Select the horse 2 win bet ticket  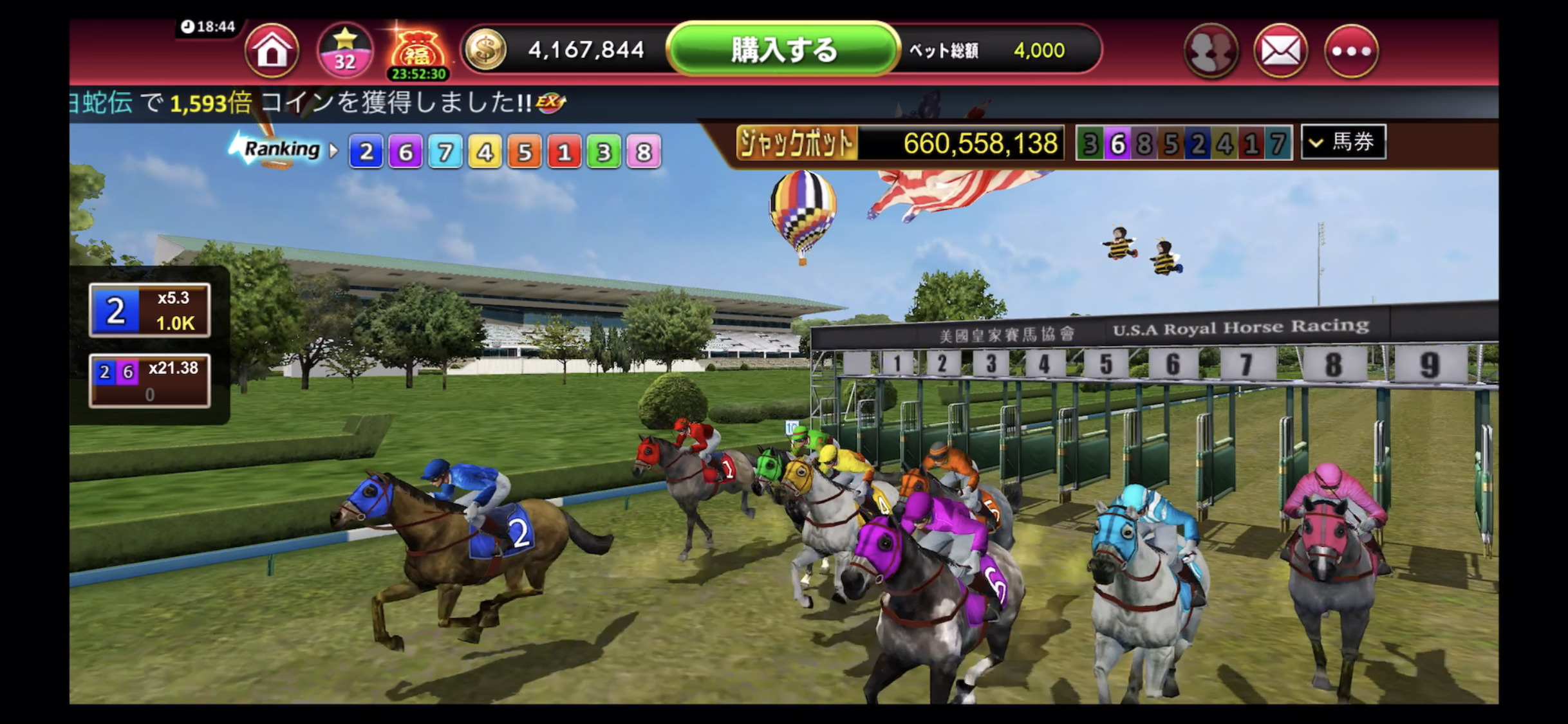149,310
